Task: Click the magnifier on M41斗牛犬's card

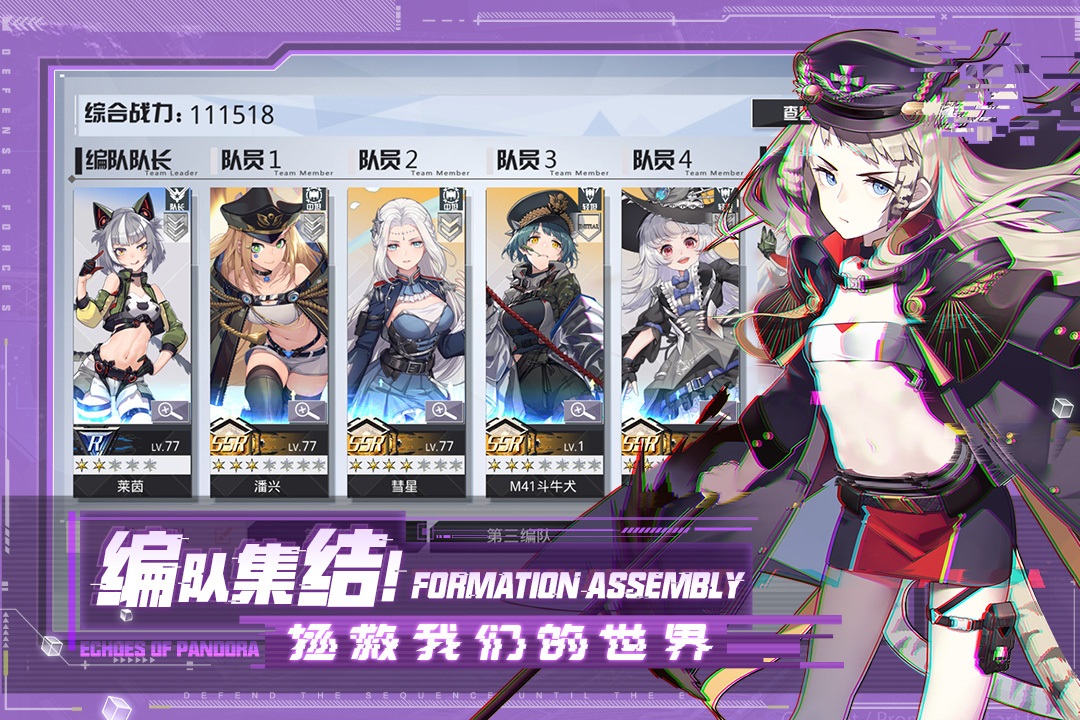Action: coord(583,410)
